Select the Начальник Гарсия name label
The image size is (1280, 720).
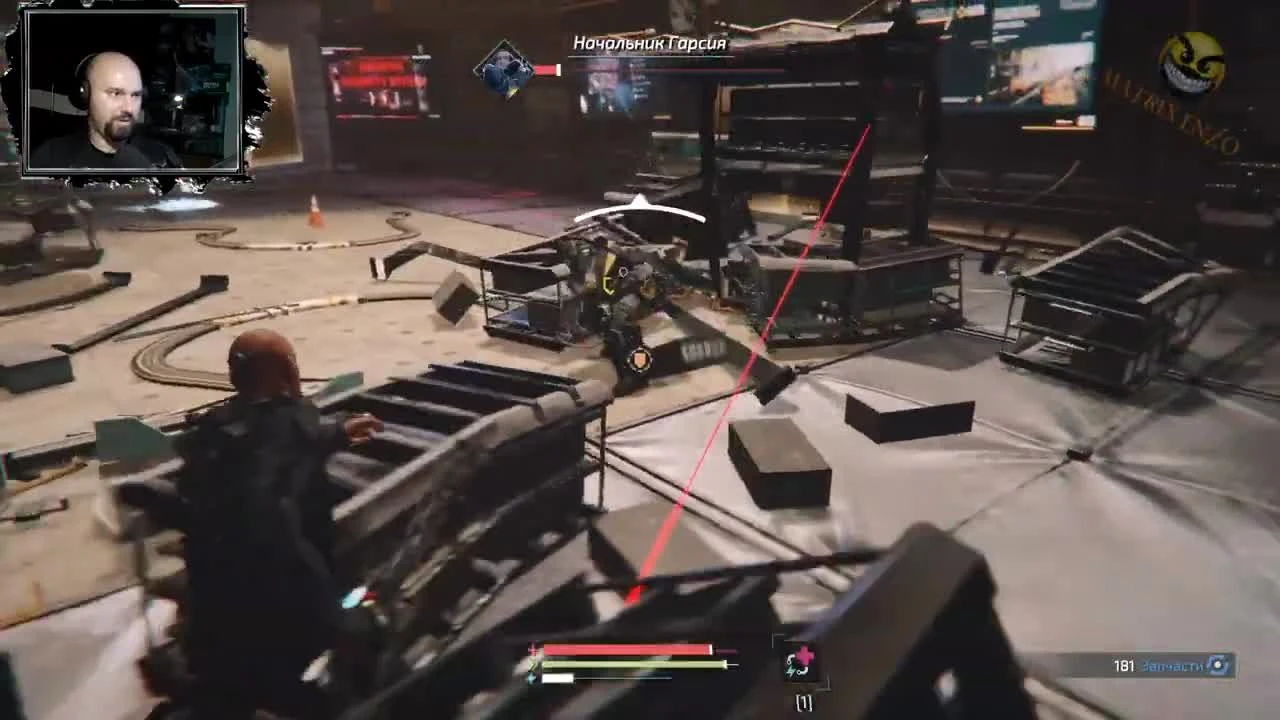[x=649, y=44]
